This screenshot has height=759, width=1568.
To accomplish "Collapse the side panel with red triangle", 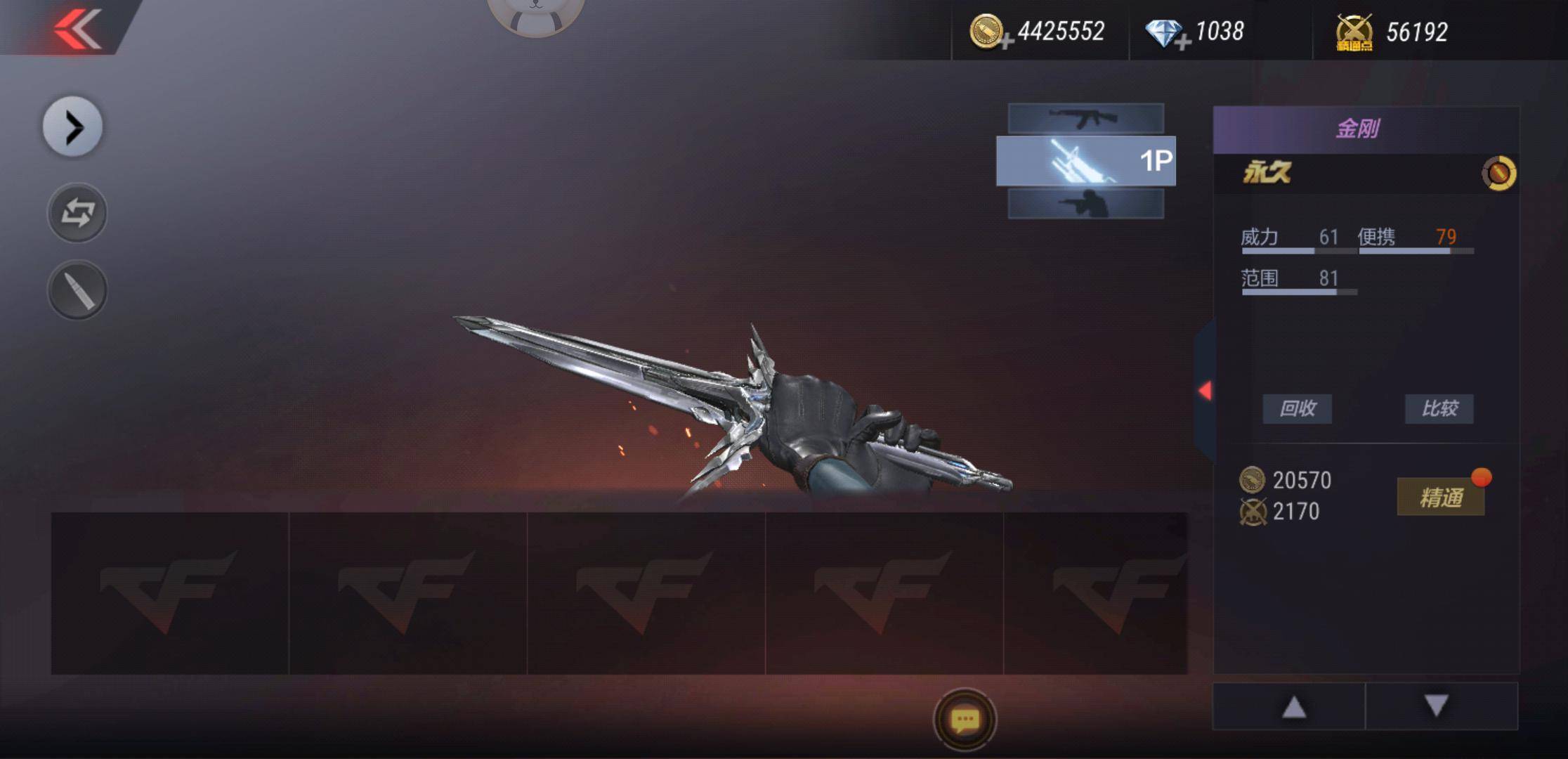I will click(x=1205, y=391).
